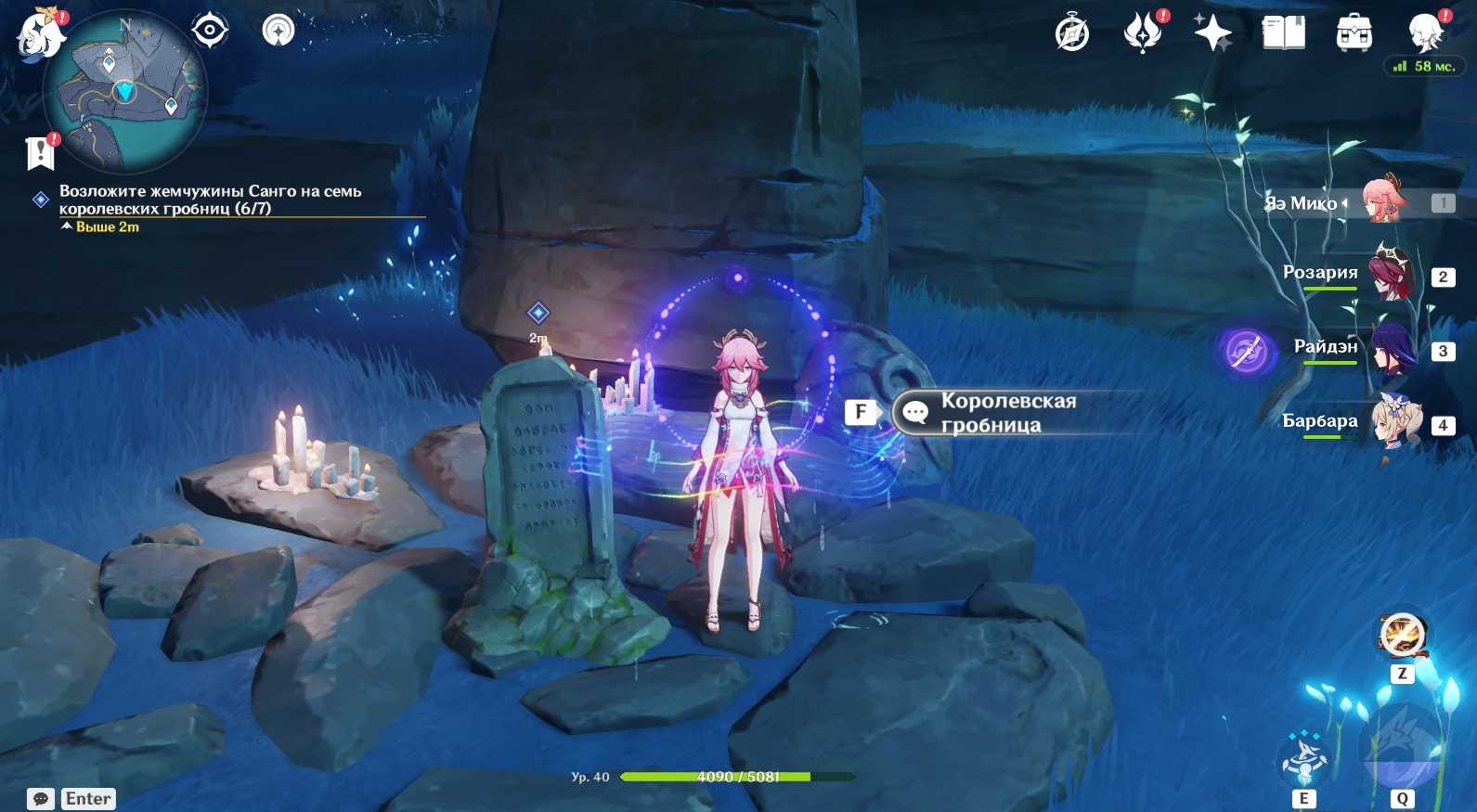
Task: Select active character Яэ Мико in party list
Action: (1383, 201)
